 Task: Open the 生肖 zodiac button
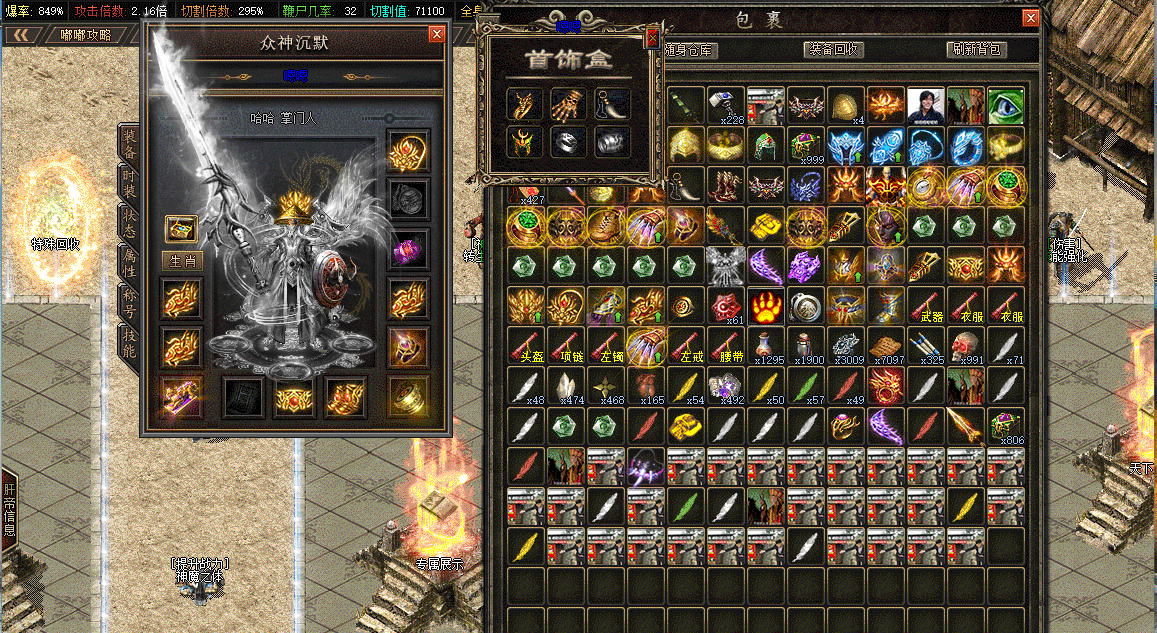[181, 261]
